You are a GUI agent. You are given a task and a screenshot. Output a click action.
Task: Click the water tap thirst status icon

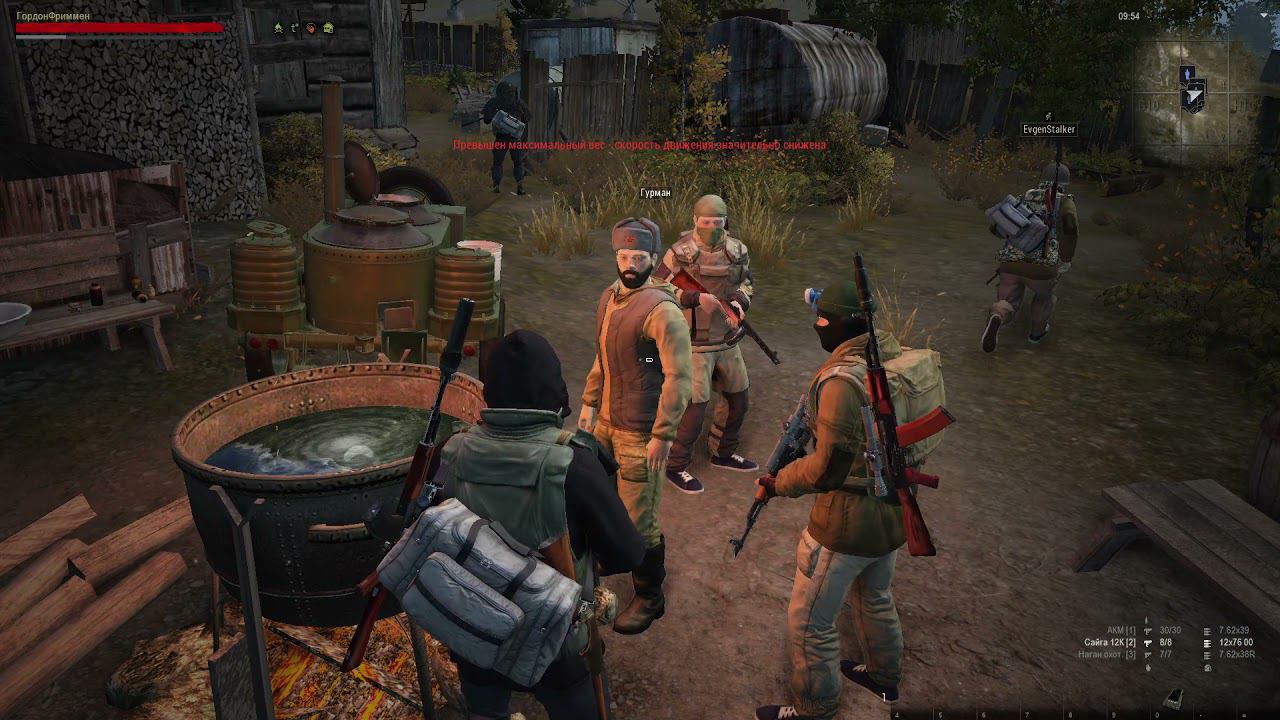(x=294, y=28)
